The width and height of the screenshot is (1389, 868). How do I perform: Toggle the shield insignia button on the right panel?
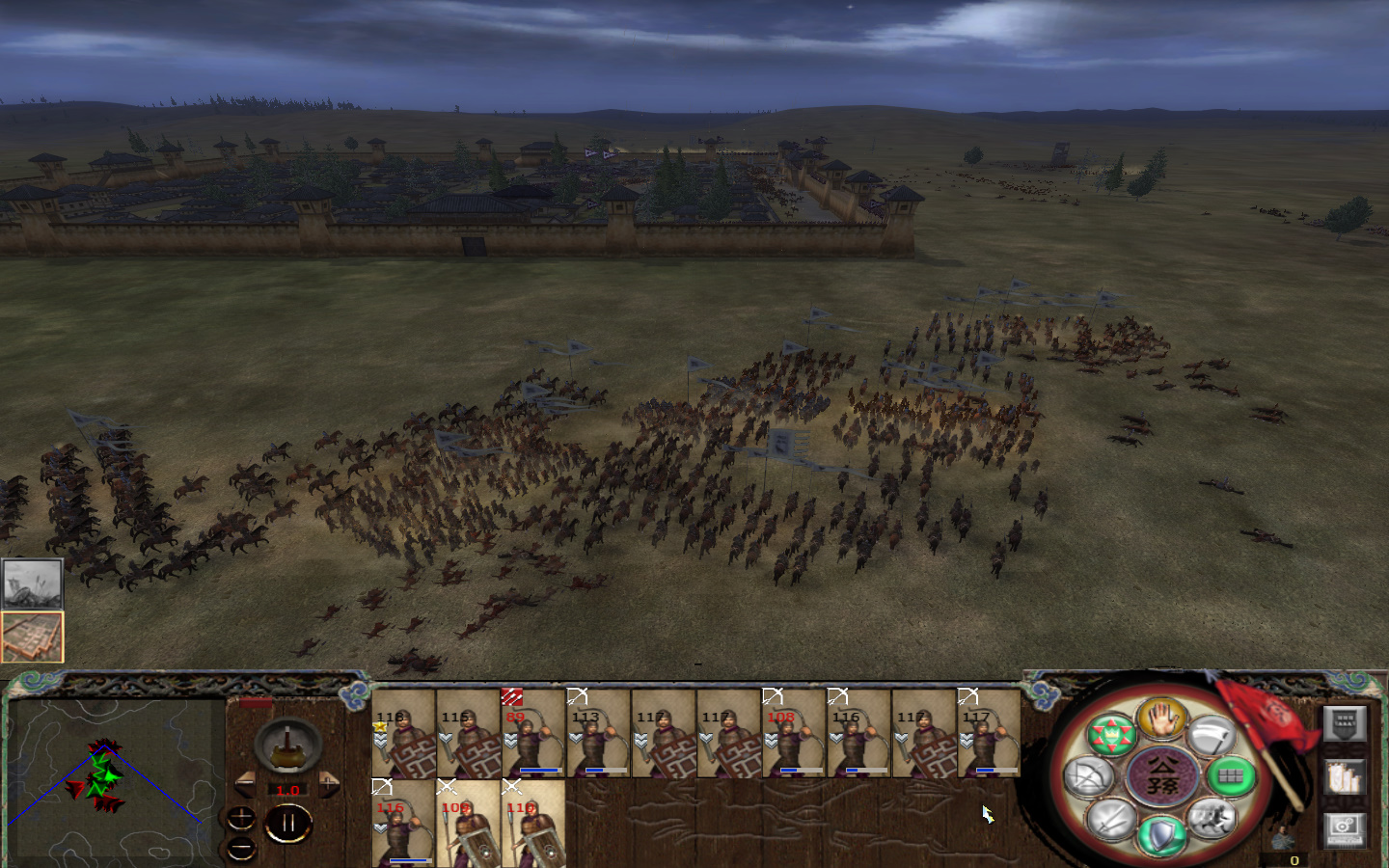click(1345, 725)
